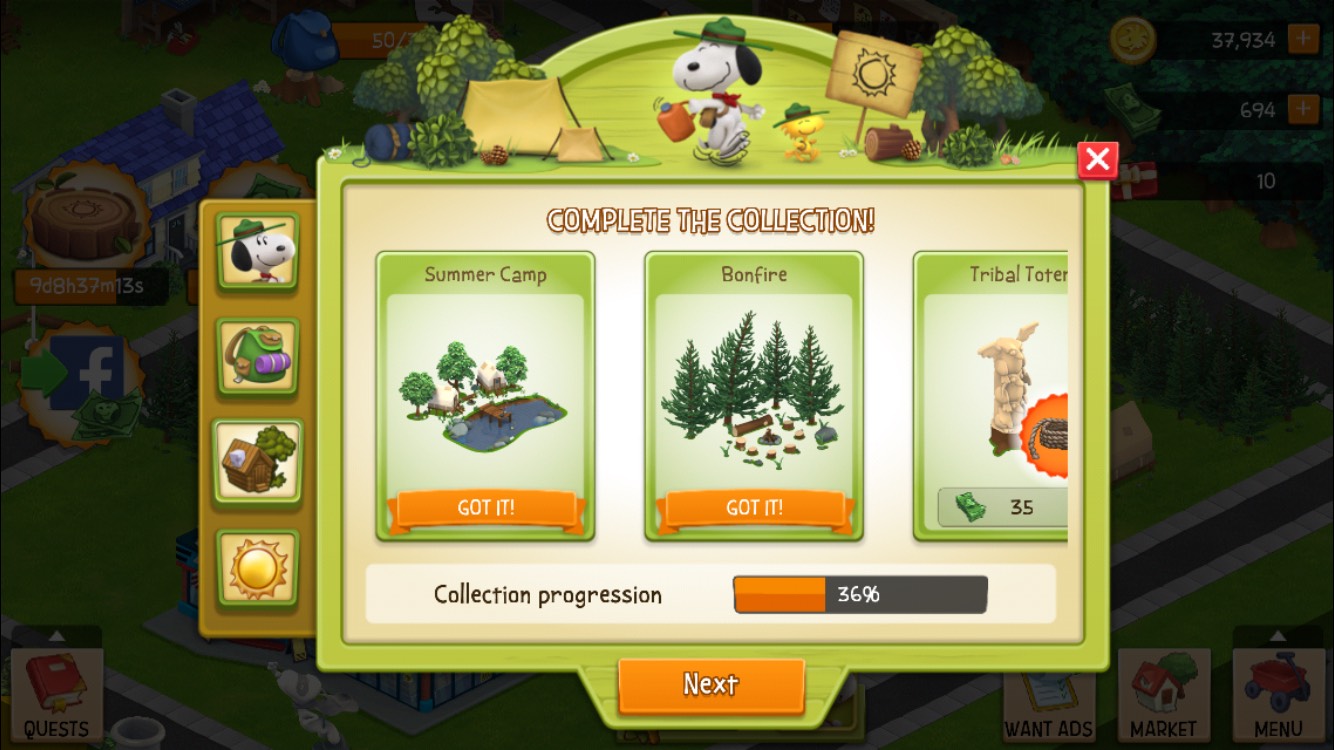
Task: Open the Market shop
Action: 1163,695
